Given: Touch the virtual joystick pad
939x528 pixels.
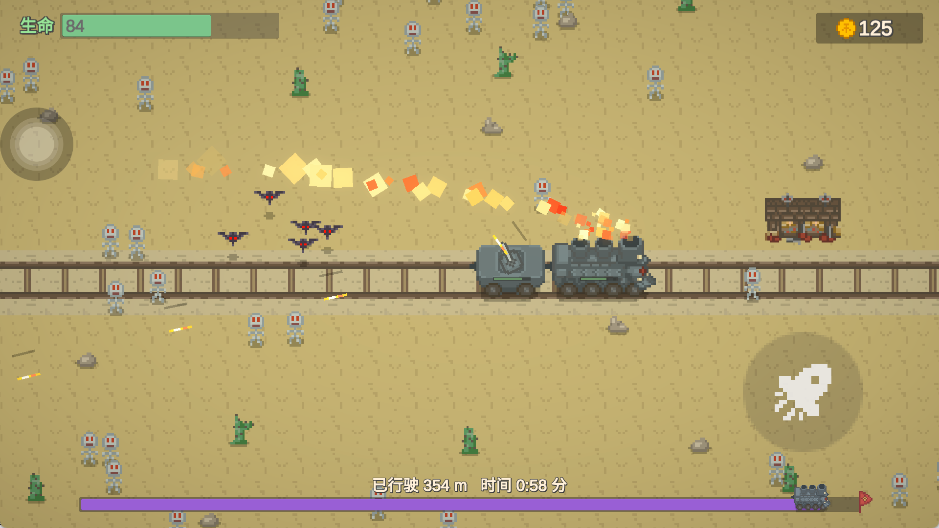Looking at the screenshot, I should (x=37, y=144).
